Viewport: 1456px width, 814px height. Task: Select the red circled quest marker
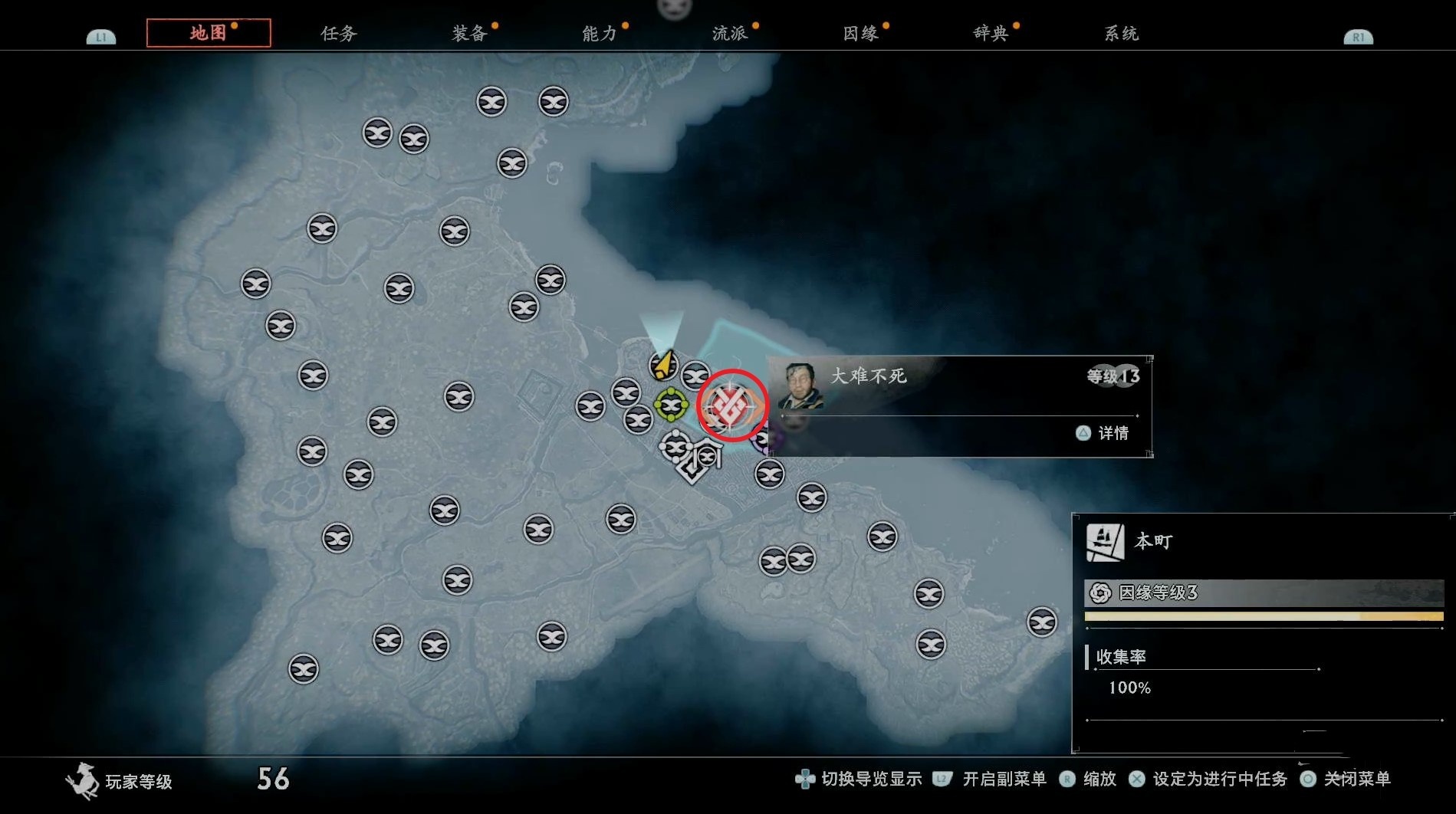(731, 405)
